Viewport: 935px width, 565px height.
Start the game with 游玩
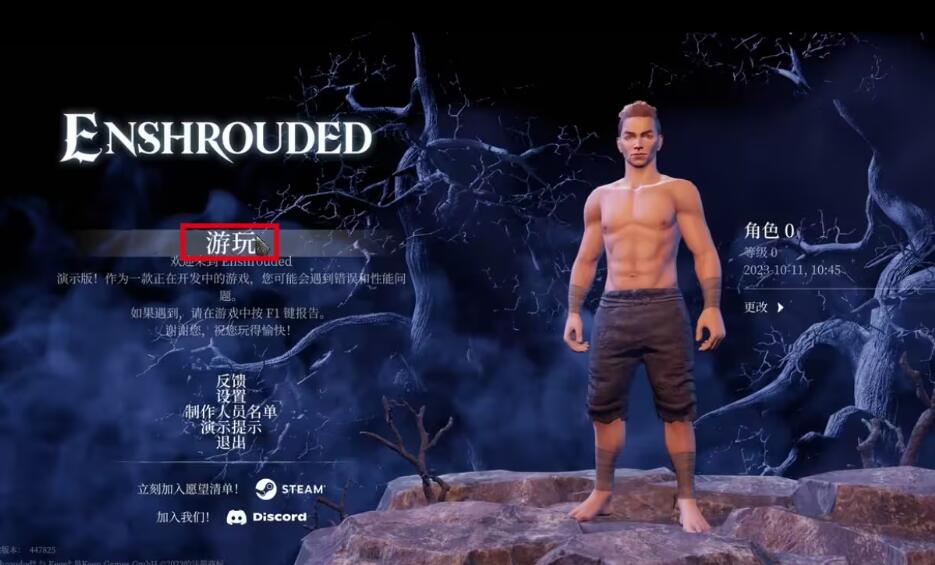tap(227, 241)
